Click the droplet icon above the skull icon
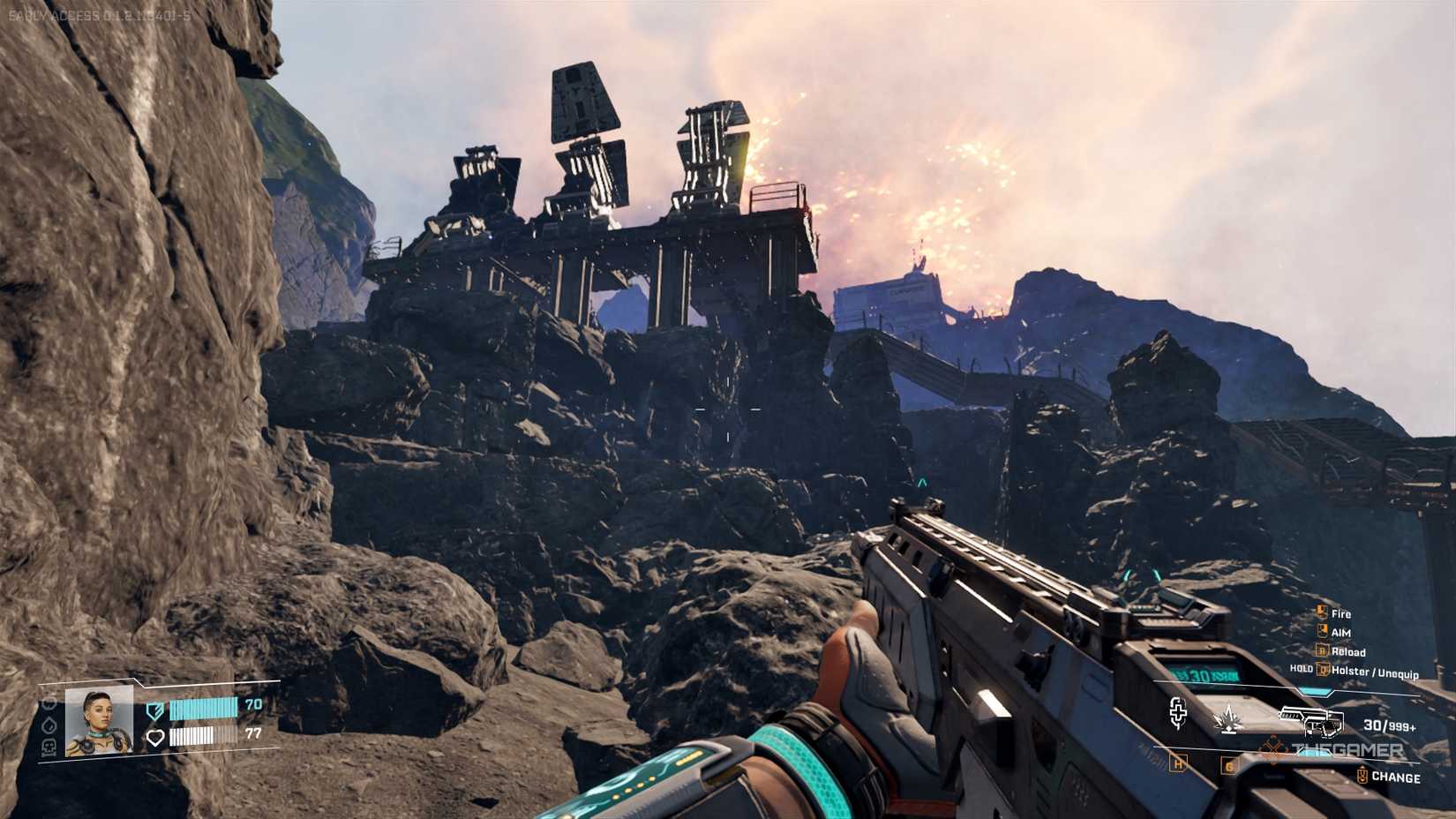The image size is (1456, 819). click(x=49, y=725)
